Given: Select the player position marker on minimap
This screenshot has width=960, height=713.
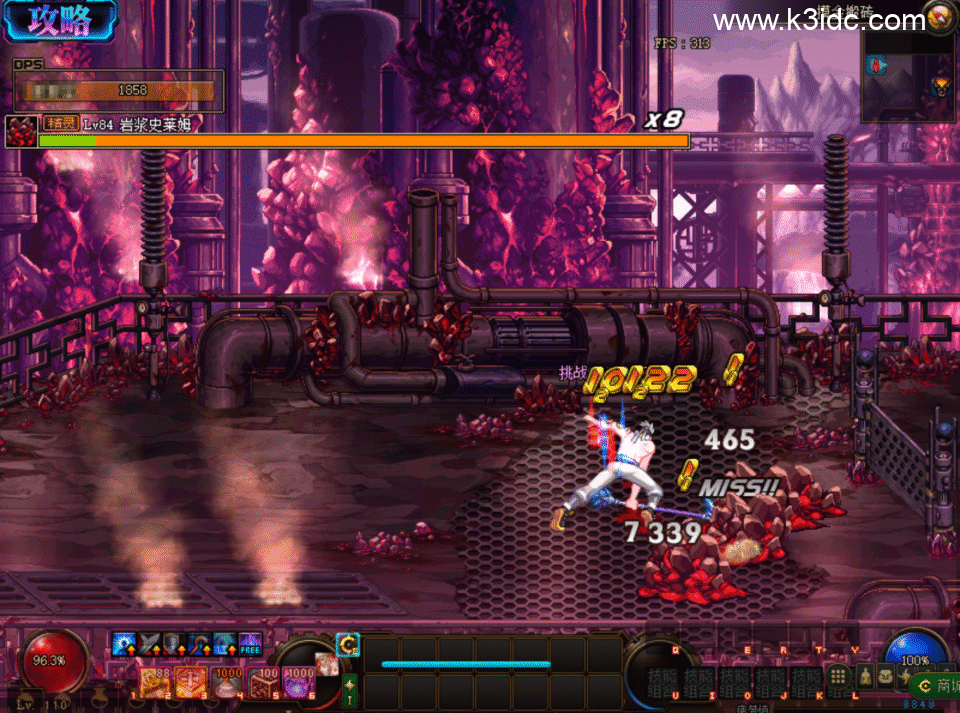Looking at the screenshot, I should [x=877, y=66].
